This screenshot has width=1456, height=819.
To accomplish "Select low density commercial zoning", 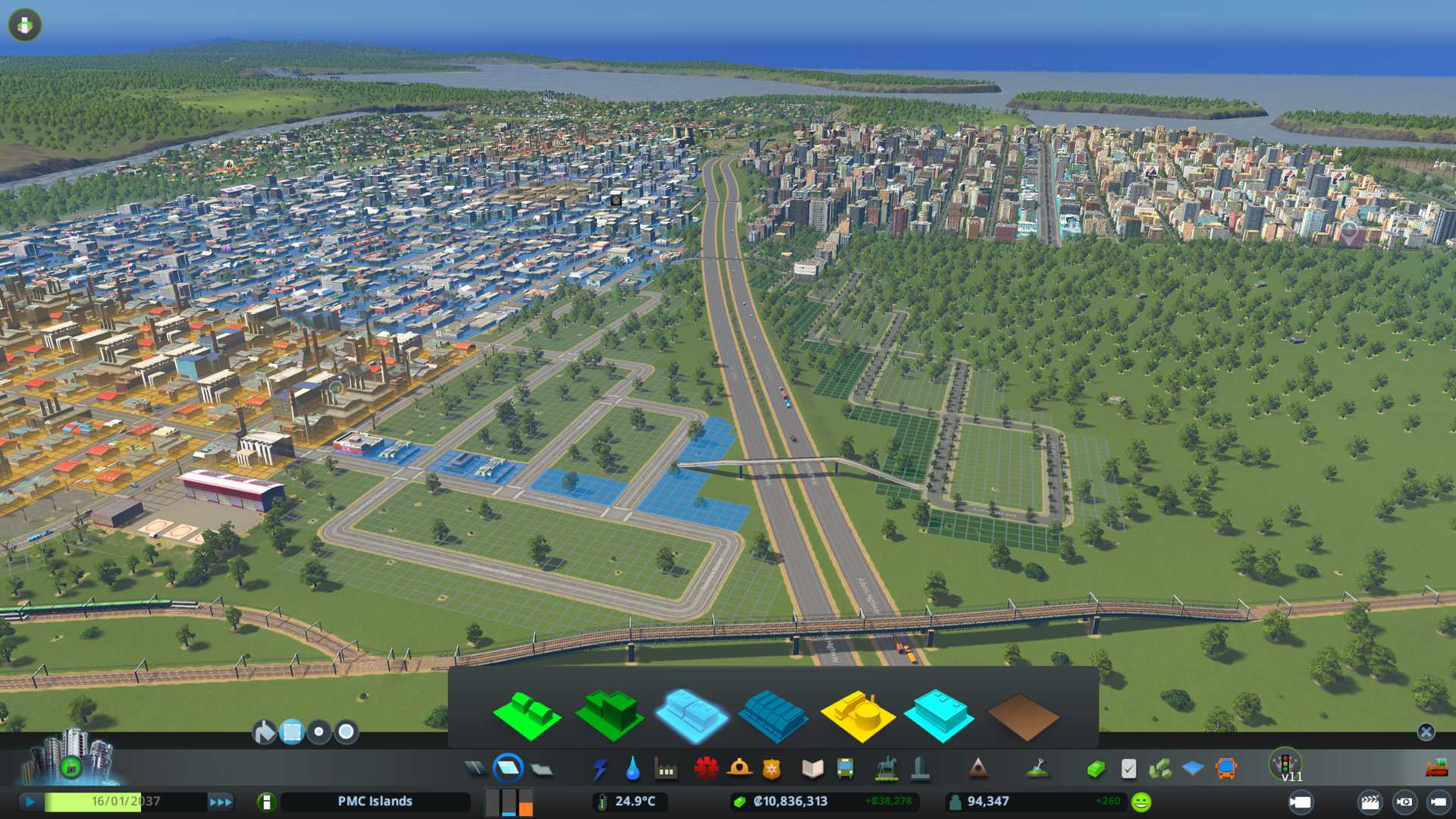I will [x=691, y=715].
